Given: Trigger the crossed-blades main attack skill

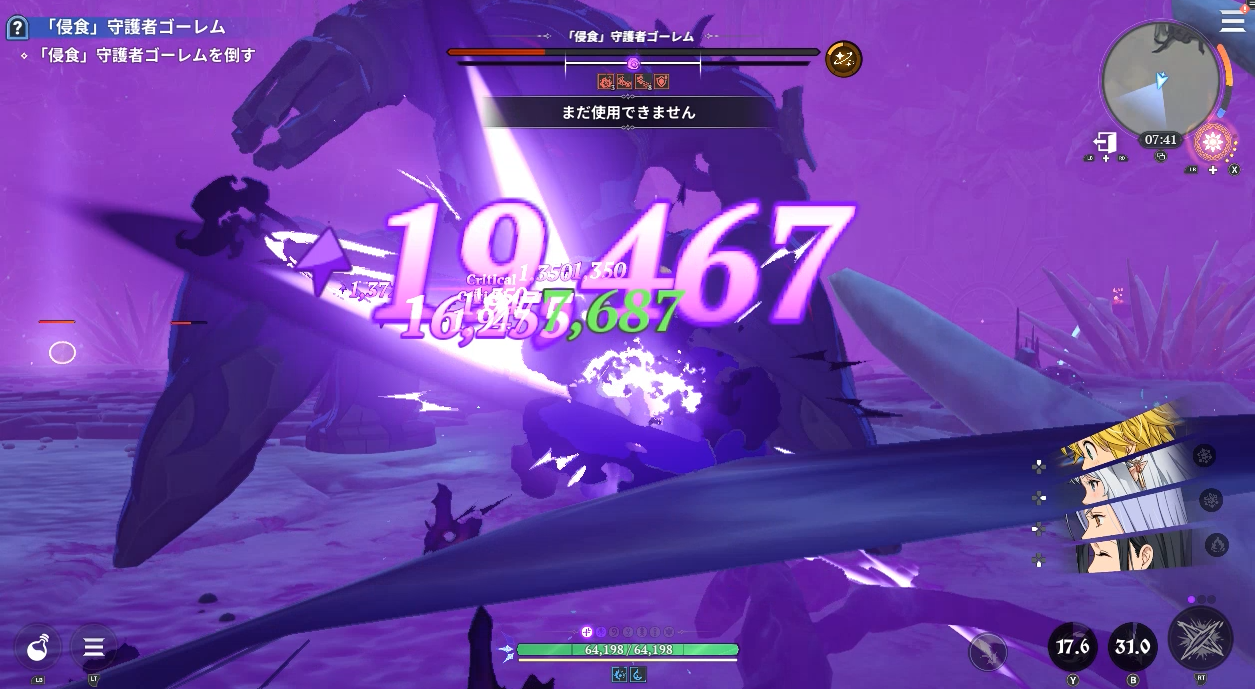Looking at the screenshot, I should point(1200,639).
